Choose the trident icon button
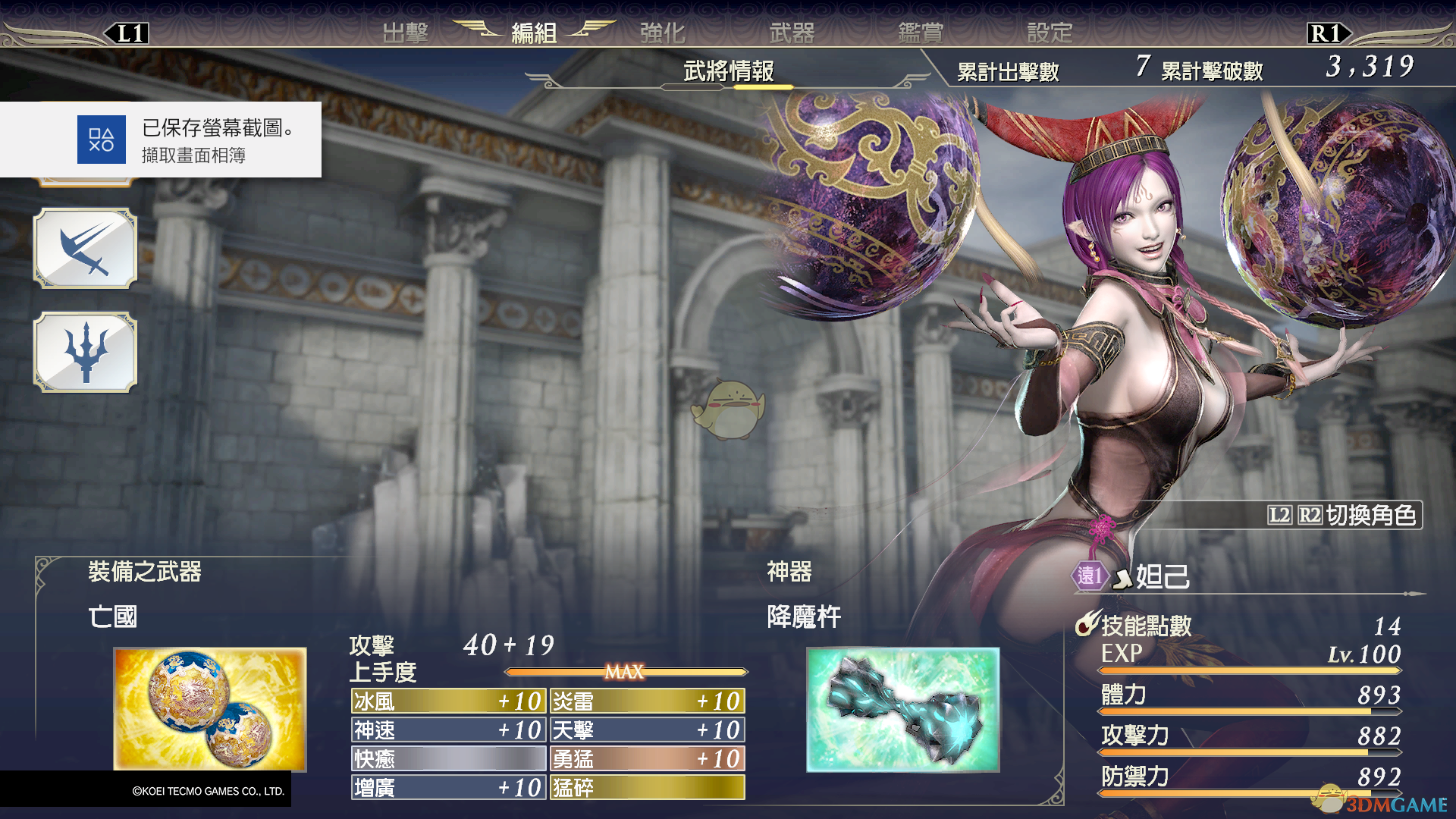This screenshot has height=819, width=1456. (x=85, y=352)
